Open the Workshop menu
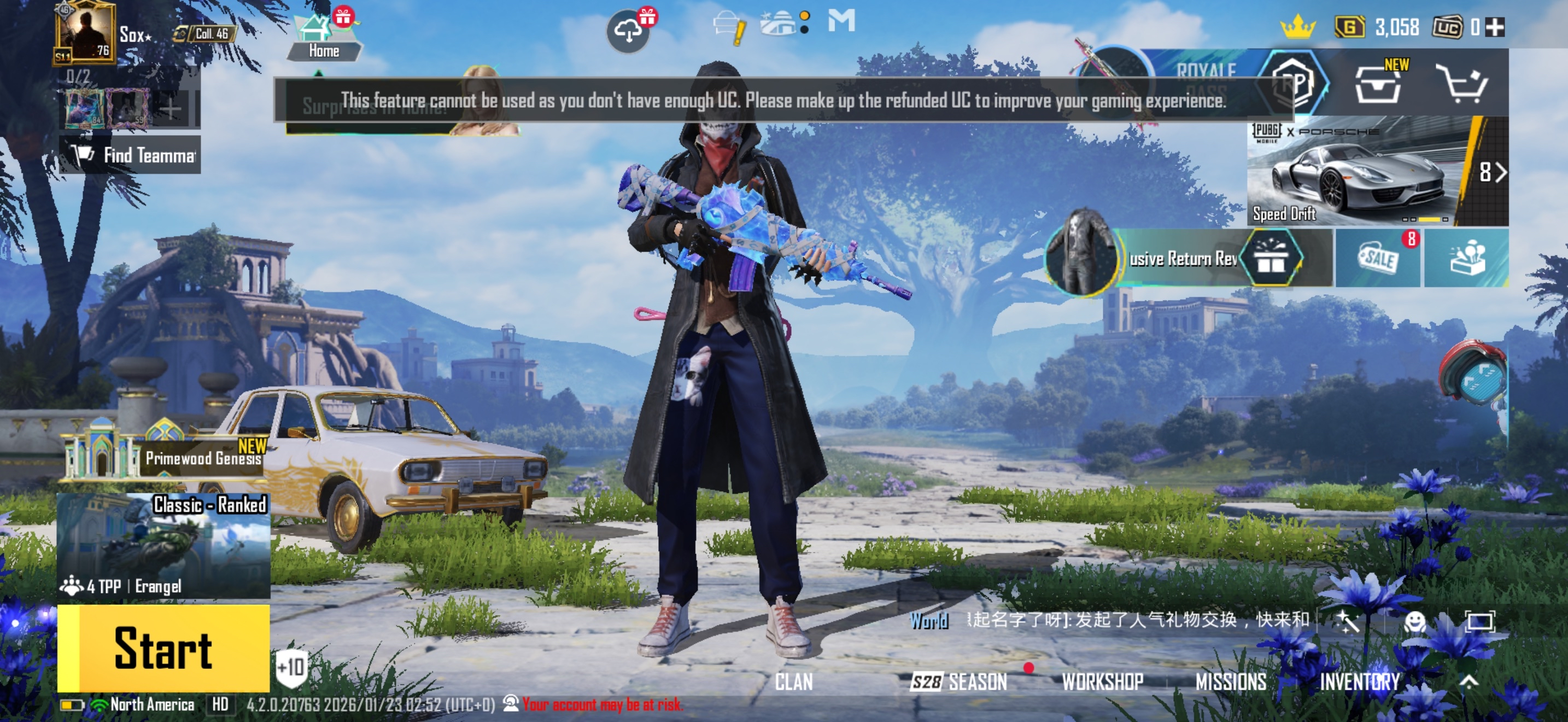The height and width of the screenshot is (722, 1568). [x=1102, y=682]
